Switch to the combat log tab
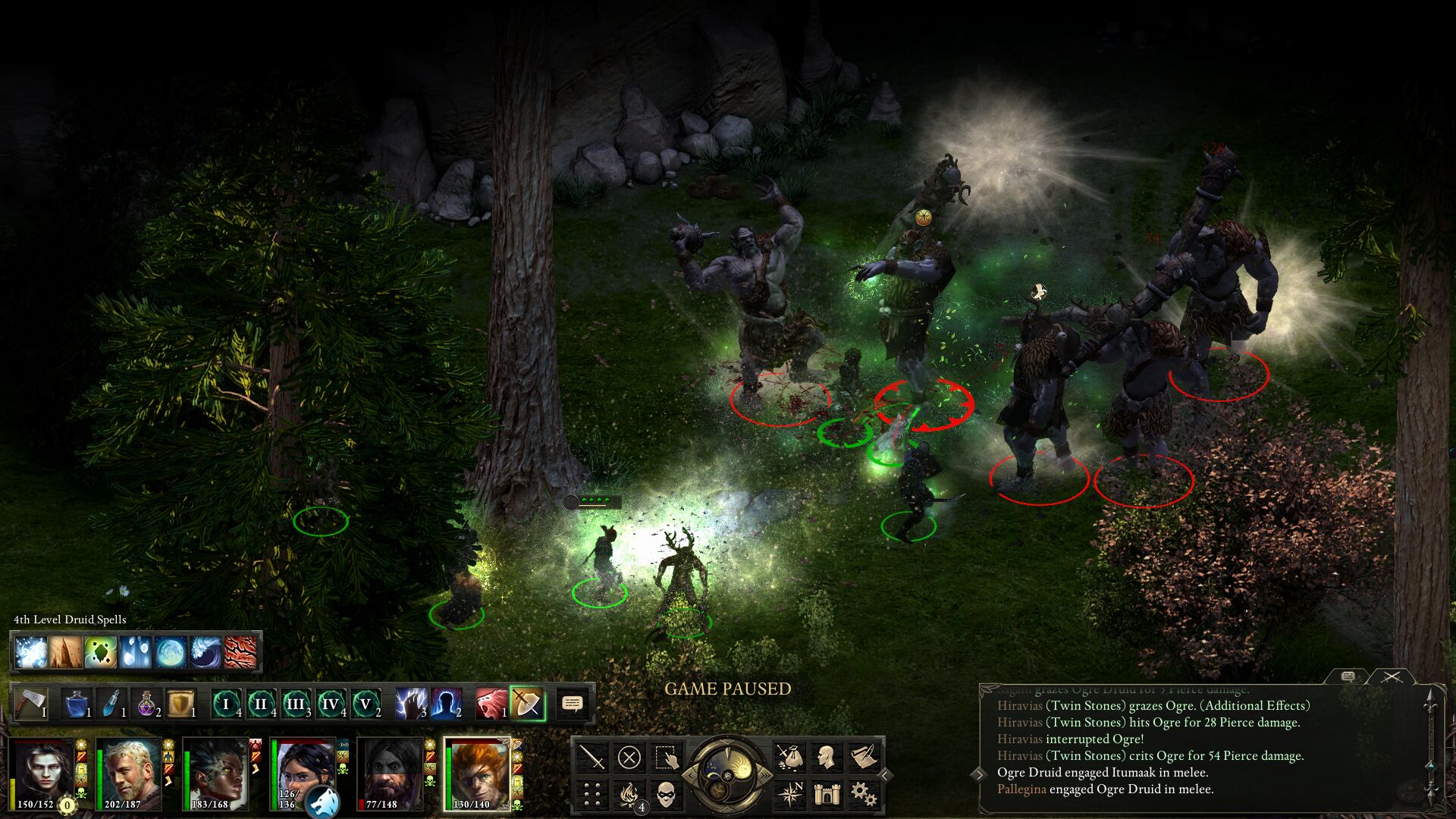The height and width of the screenshot is (819, 1456). point(1392,676)
